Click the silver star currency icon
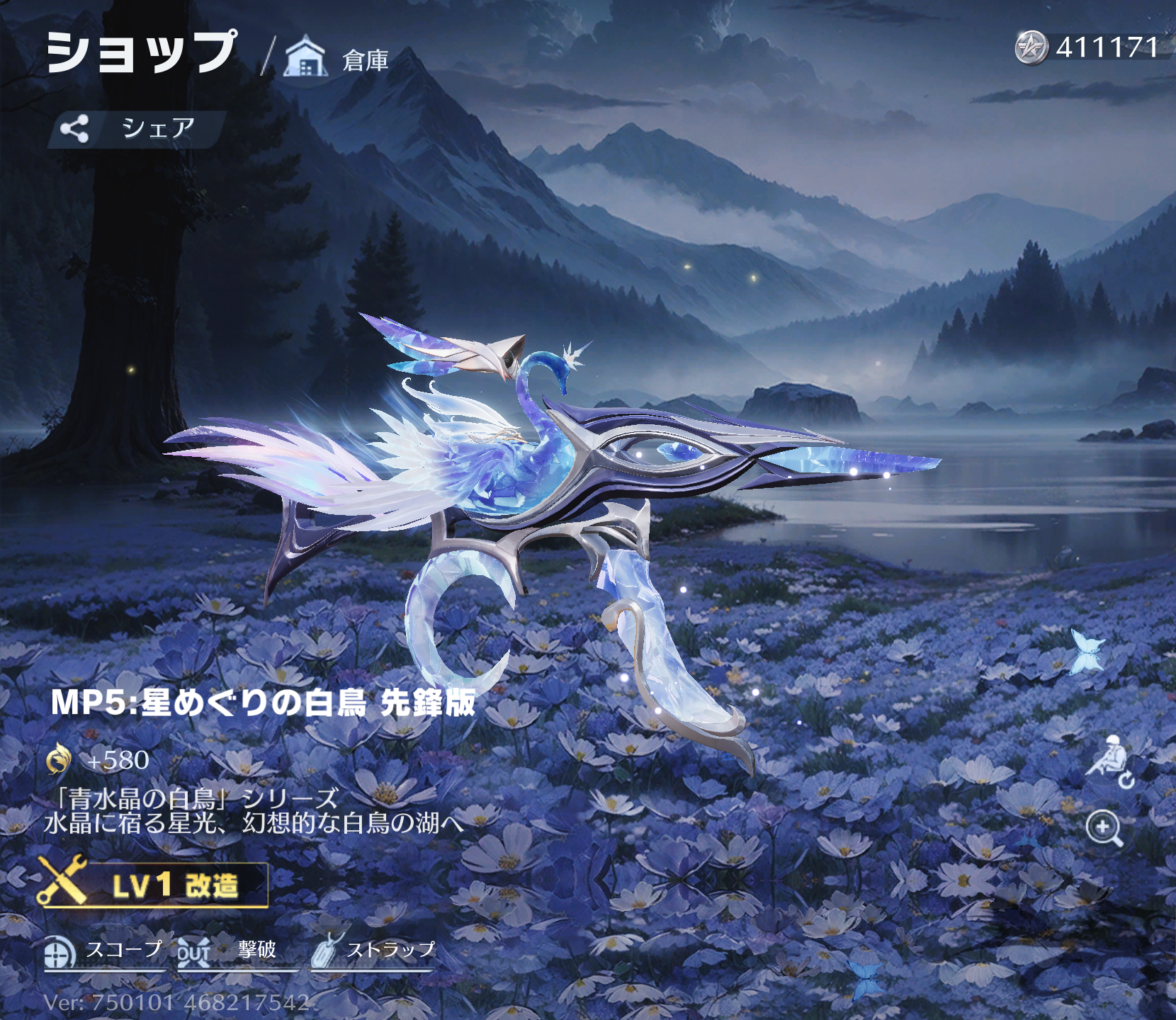This screenshot has width=1176, height=1020. 1031,48
